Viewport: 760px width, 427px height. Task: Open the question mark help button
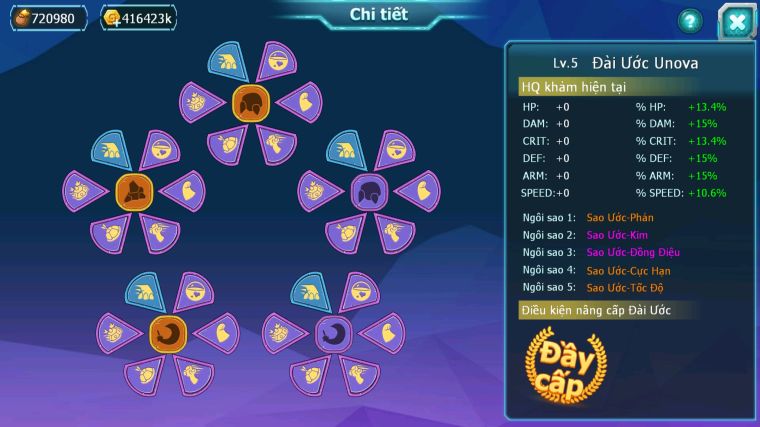coord(691,20)
